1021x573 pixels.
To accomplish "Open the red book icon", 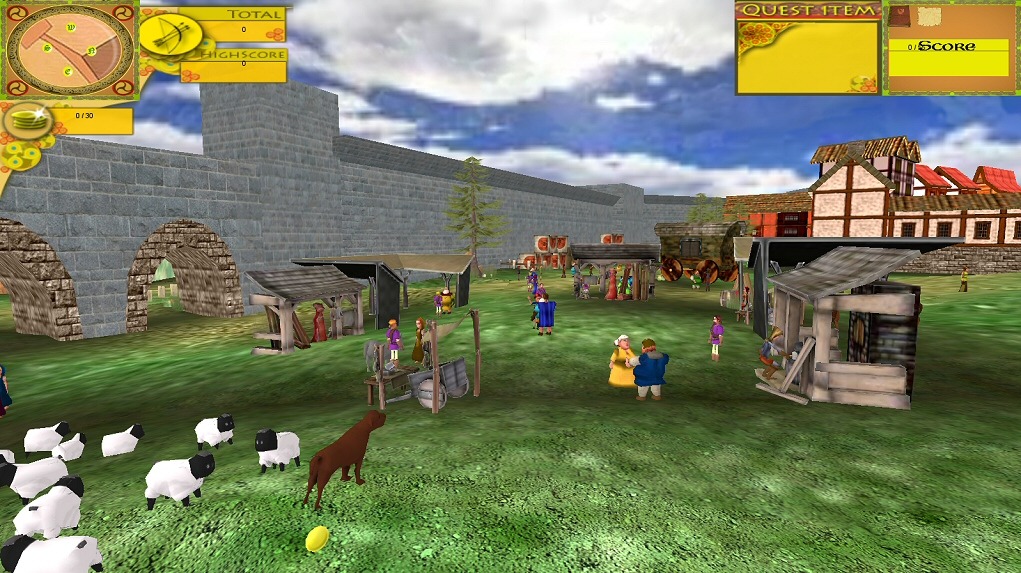I will click(x=900, y=17).
